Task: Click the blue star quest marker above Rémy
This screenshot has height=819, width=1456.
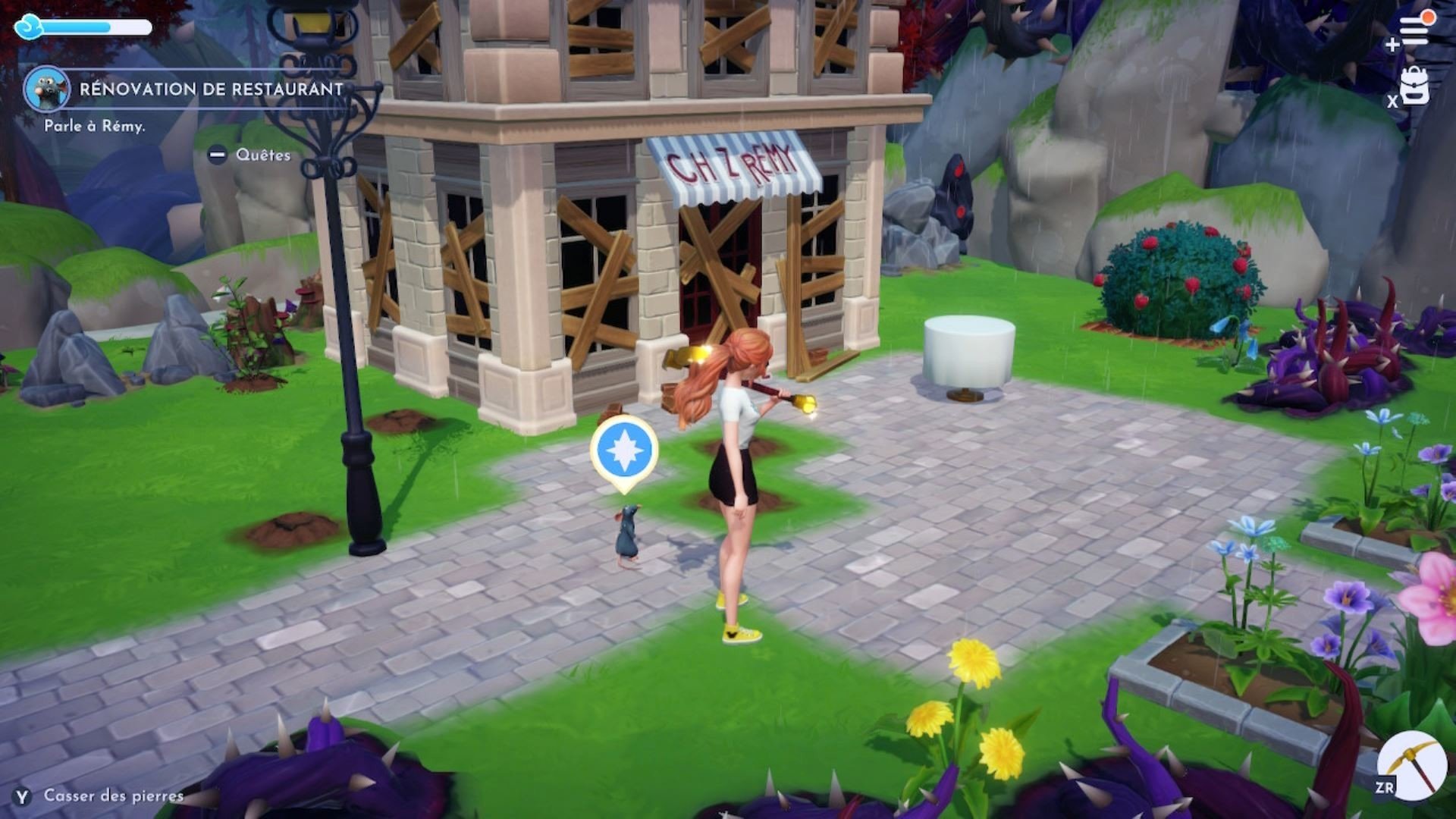Action: pos(623,450)
